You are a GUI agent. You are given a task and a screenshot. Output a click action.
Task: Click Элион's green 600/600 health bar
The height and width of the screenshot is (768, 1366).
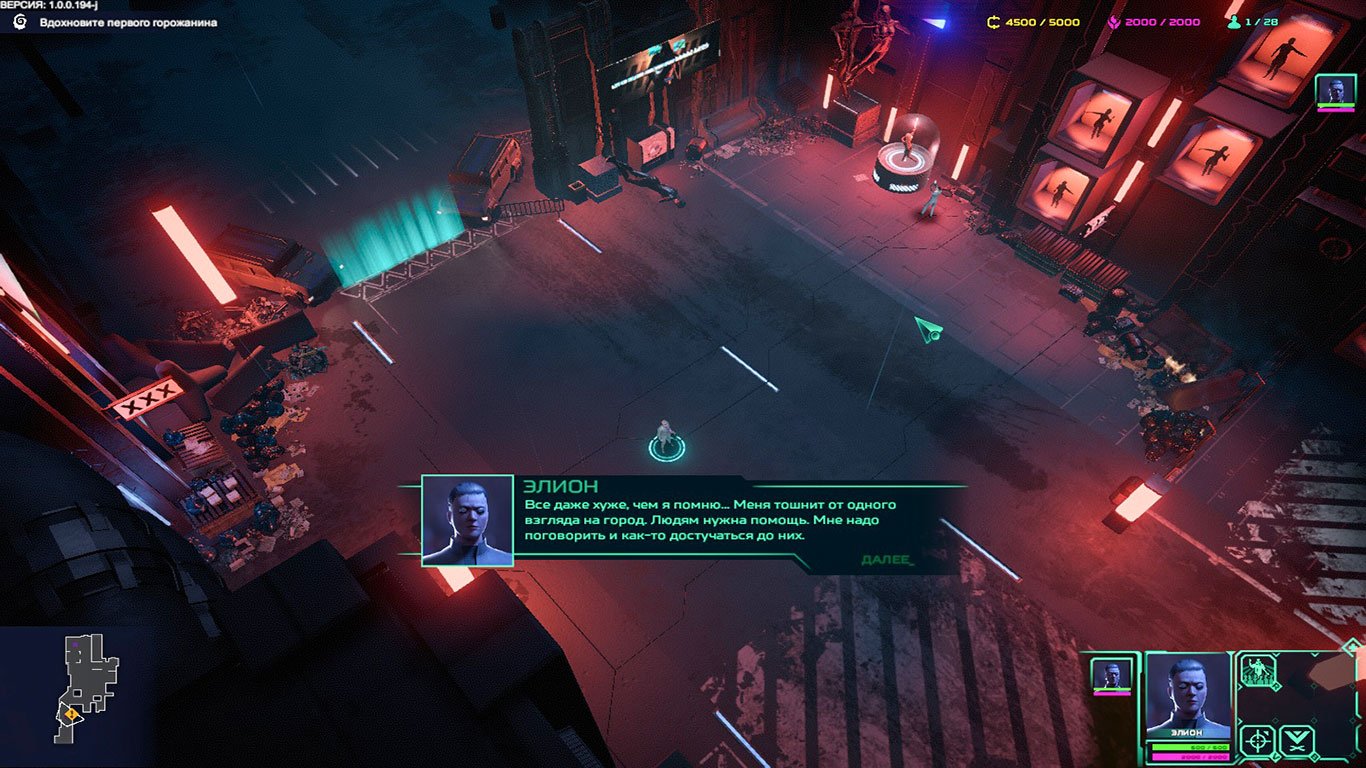1190,747
